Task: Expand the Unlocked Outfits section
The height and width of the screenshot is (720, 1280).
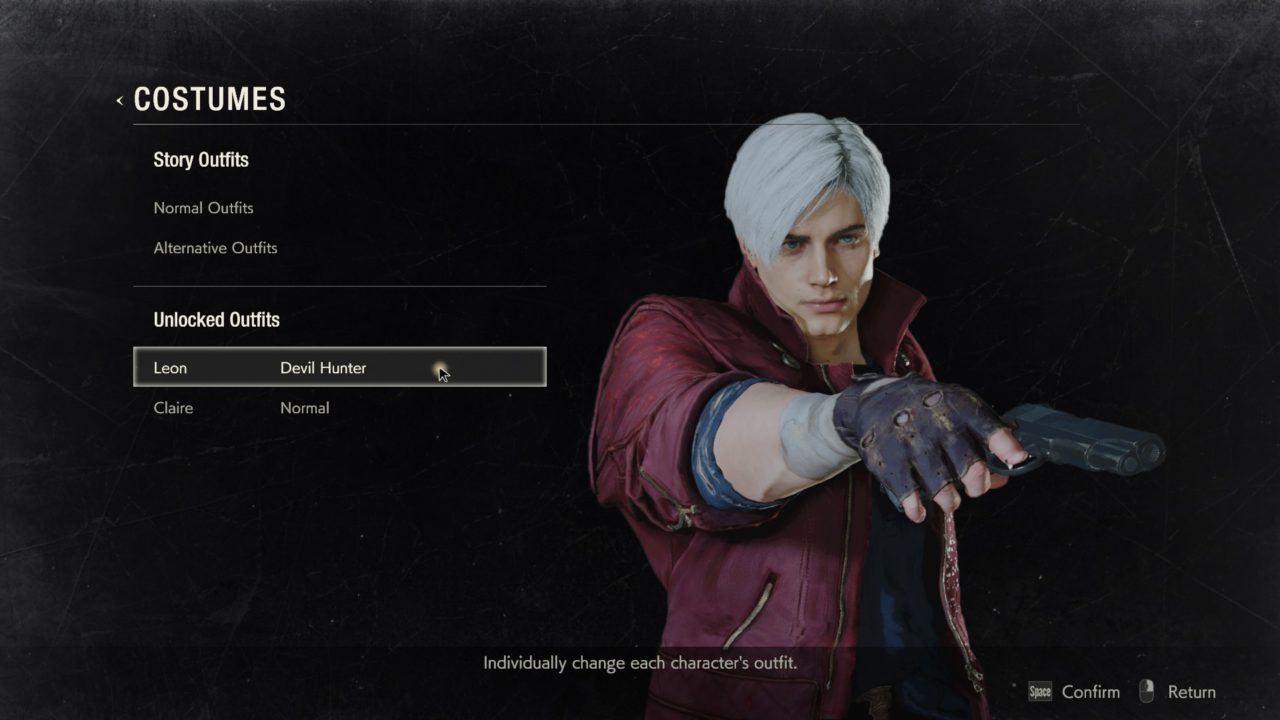Action: (216, 319)
